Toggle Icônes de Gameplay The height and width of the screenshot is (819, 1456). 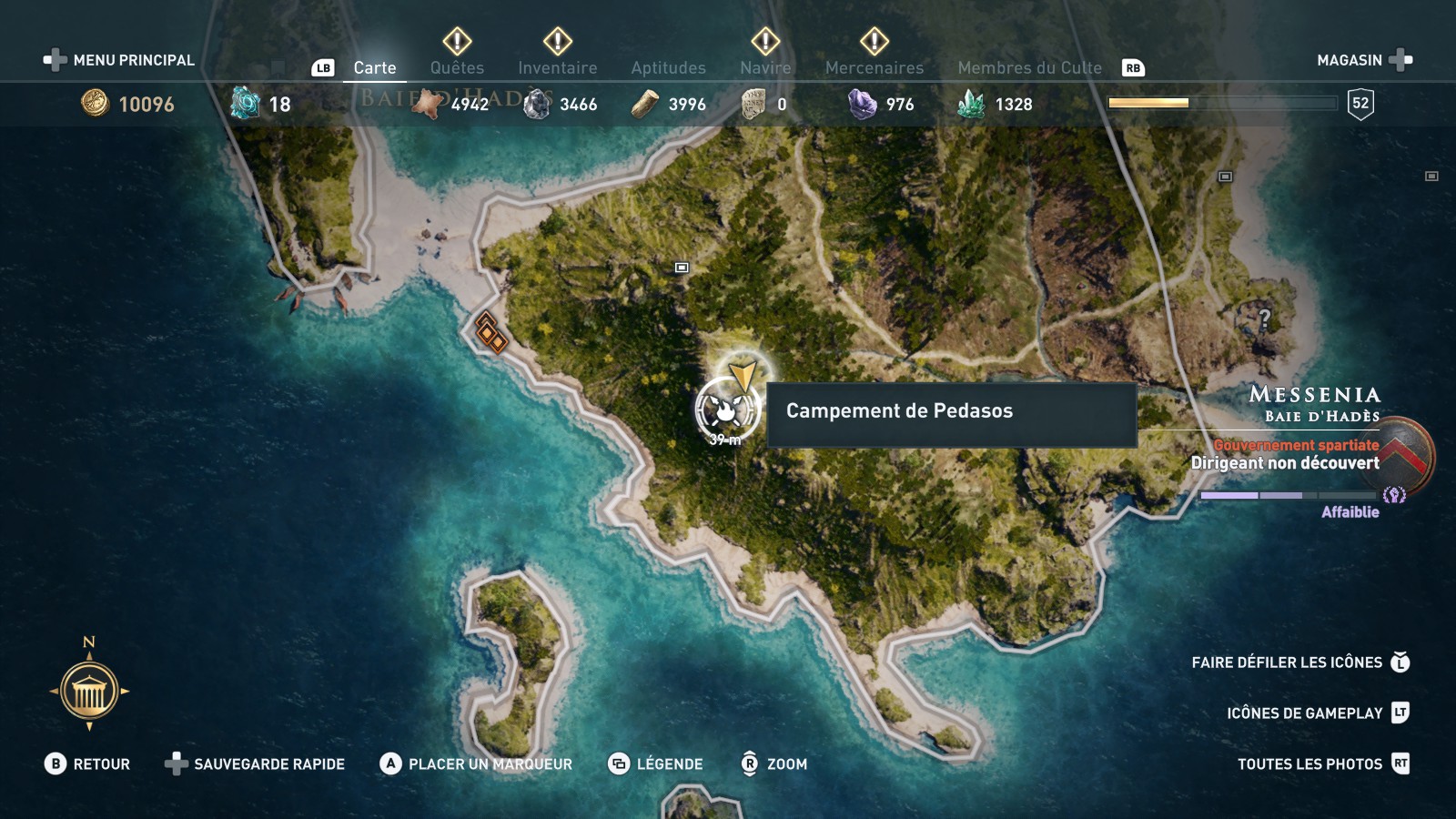coord(1317,713)
